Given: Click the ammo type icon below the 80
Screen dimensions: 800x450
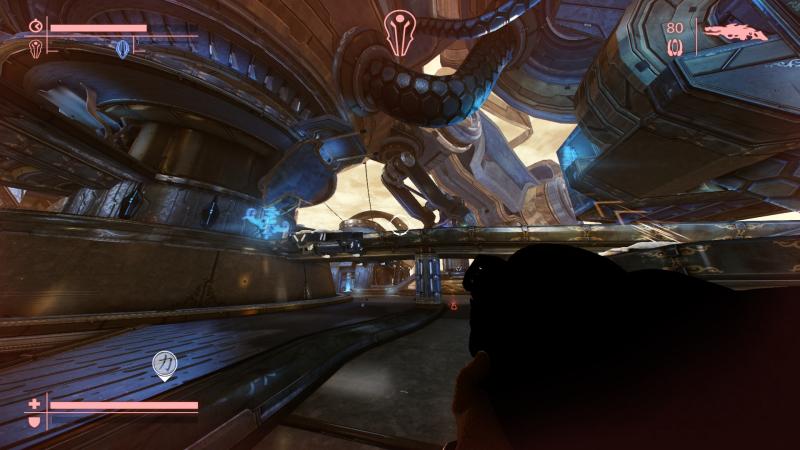Looking at the screenshot, I should [x=675, y=46].
